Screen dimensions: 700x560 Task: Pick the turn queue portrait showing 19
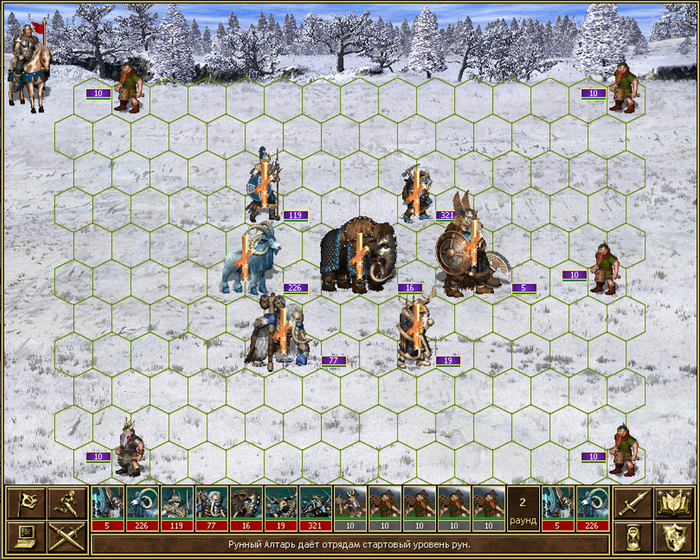tap(281, 508)
